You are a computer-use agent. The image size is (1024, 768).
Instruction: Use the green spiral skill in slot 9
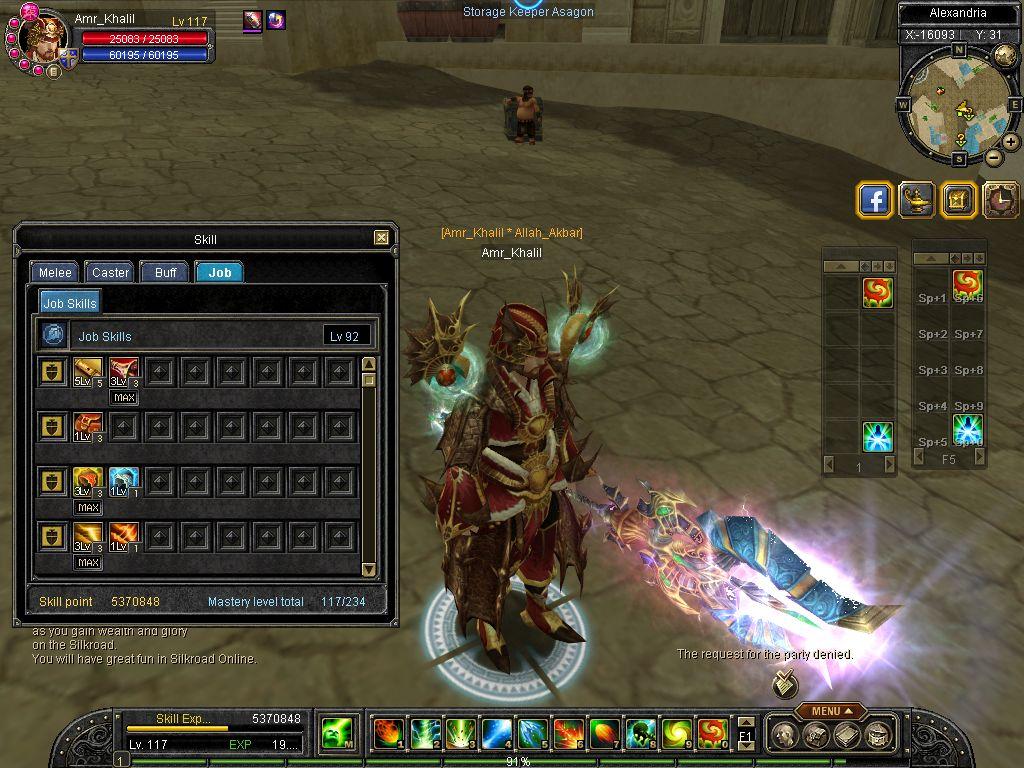pyautogui.click(x=676, y=734)
